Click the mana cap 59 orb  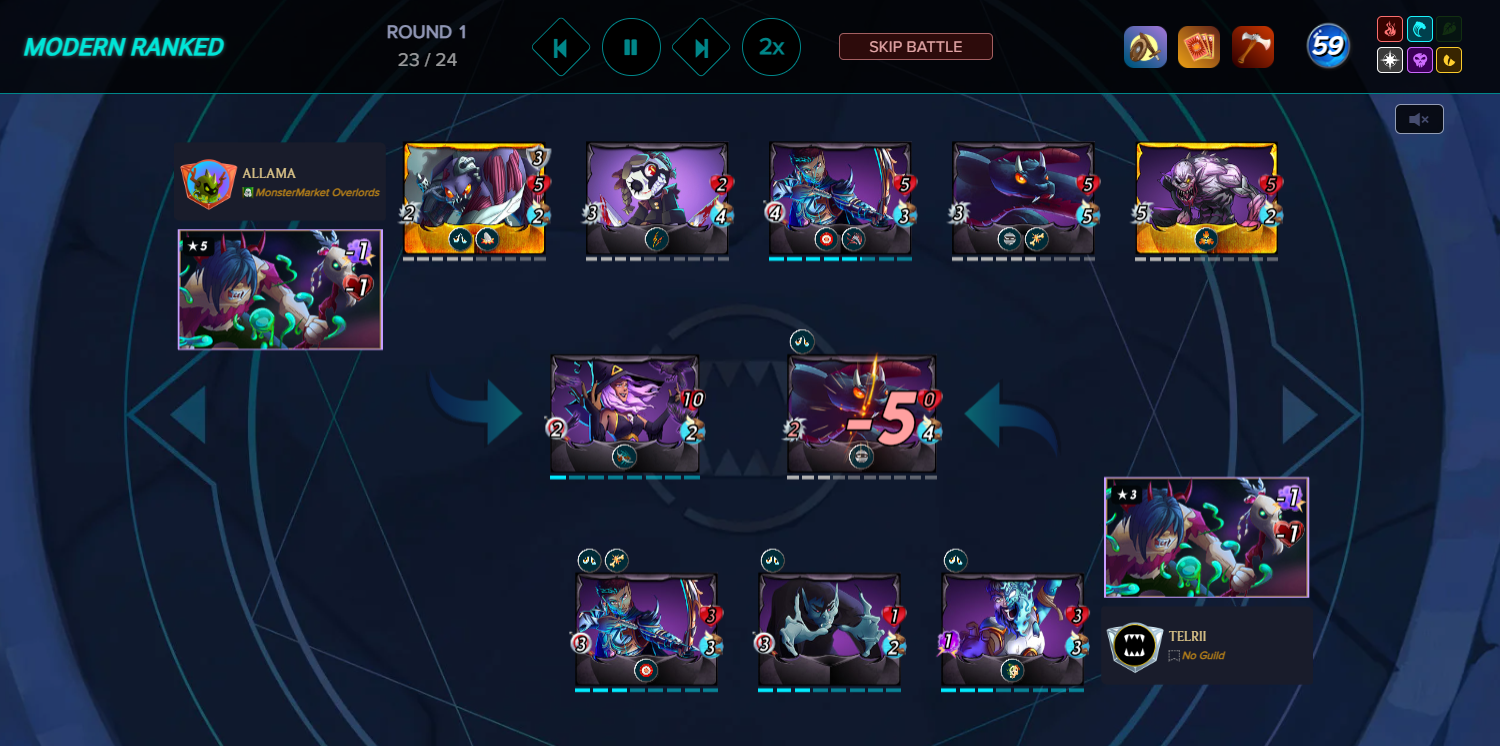1328,45
